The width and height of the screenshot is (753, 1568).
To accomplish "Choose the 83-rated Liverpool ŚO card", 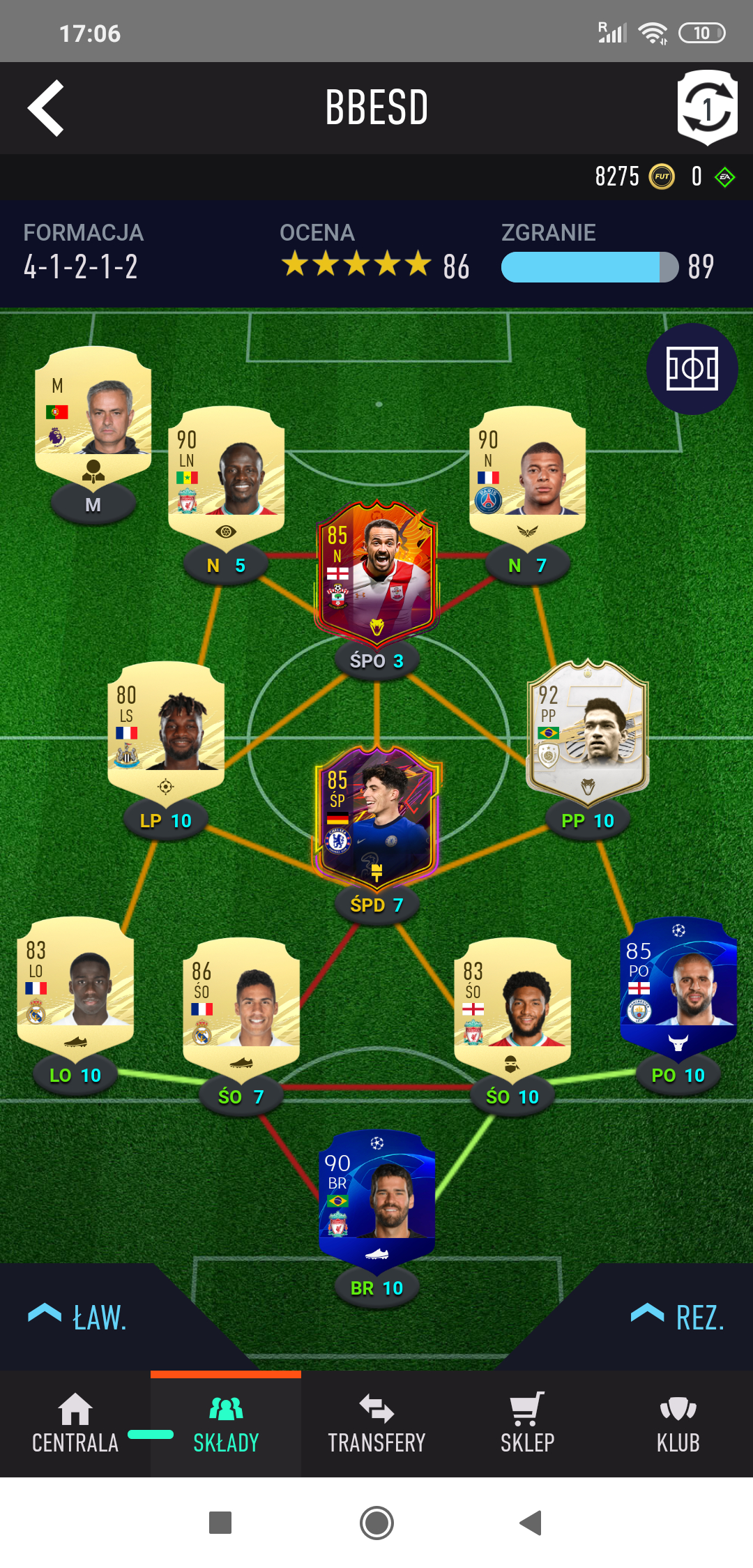I will pos(512,1004).
